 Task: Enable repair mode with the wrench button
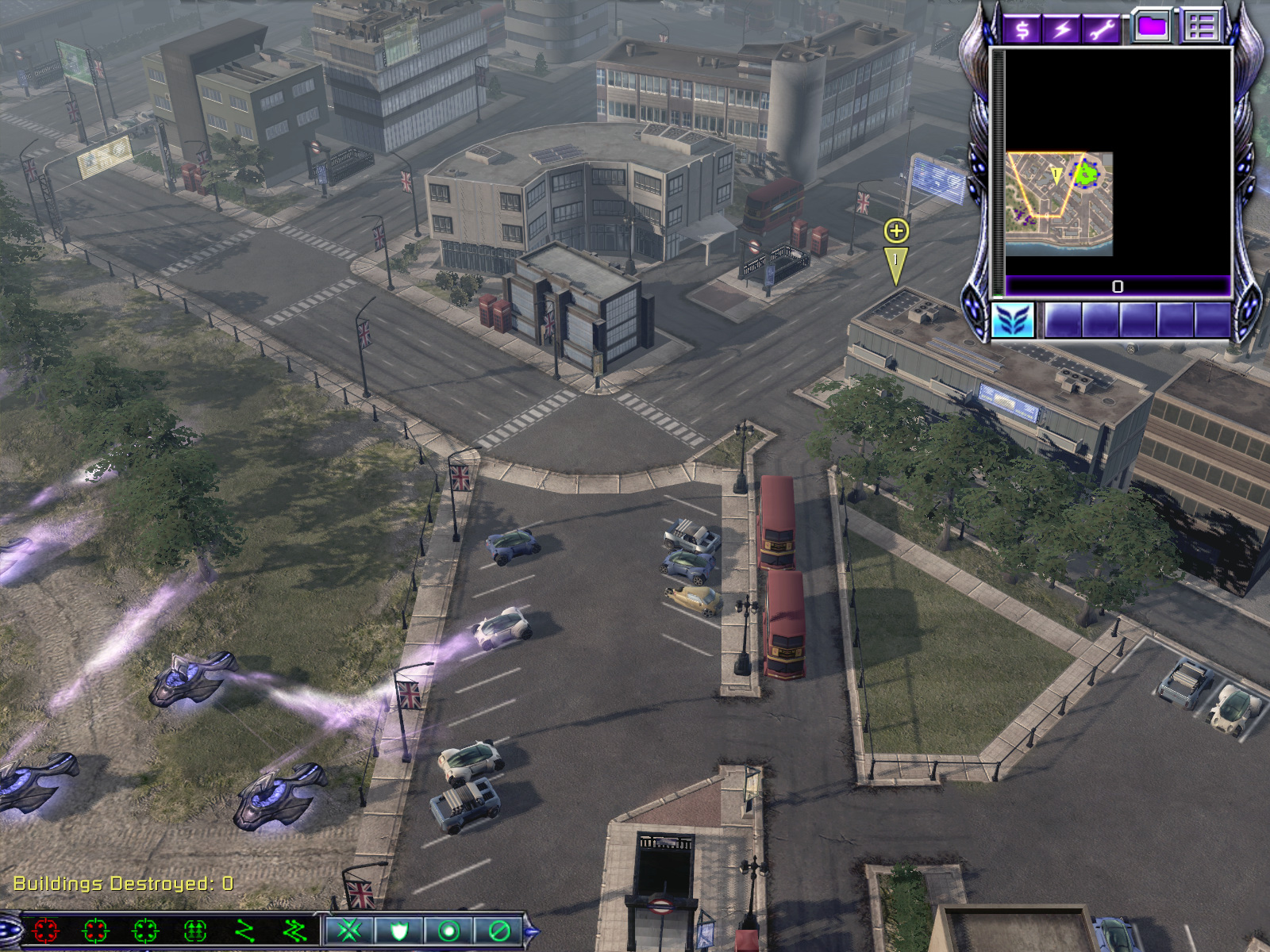click(1102, 29)
